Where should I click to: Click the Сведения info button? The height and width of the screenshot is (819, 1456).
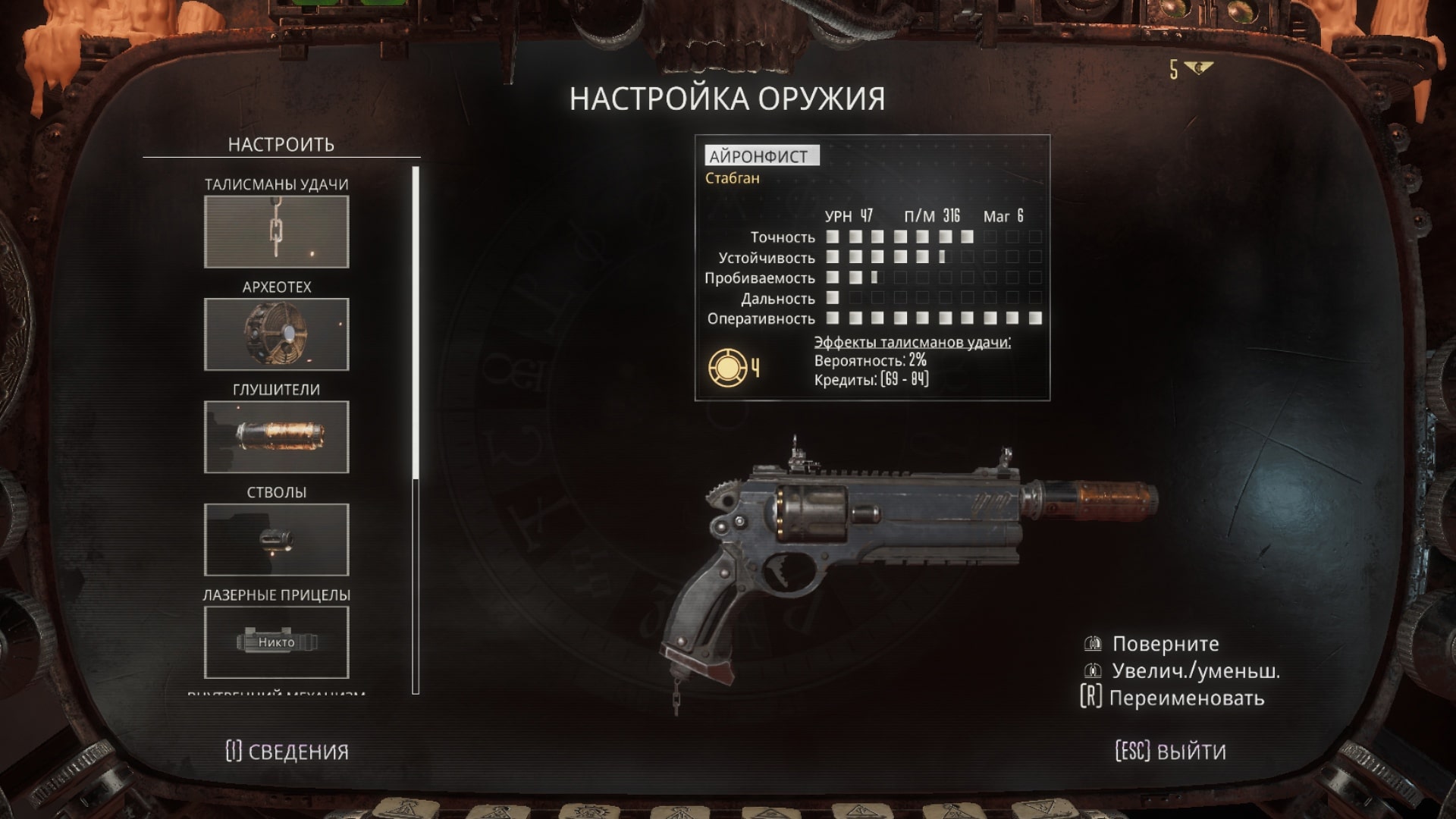(x=287, y=752)
